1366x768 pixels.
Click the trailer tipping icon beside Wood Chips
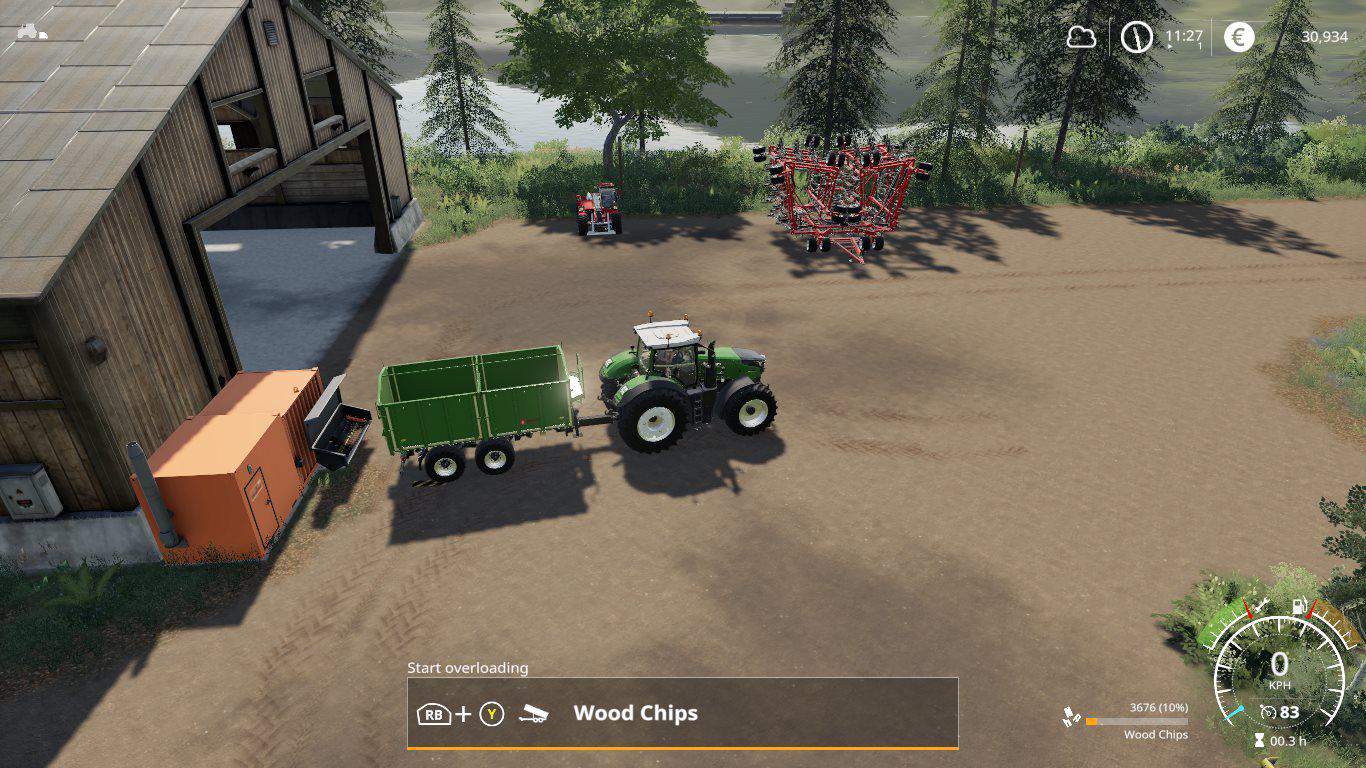point(533,714)
